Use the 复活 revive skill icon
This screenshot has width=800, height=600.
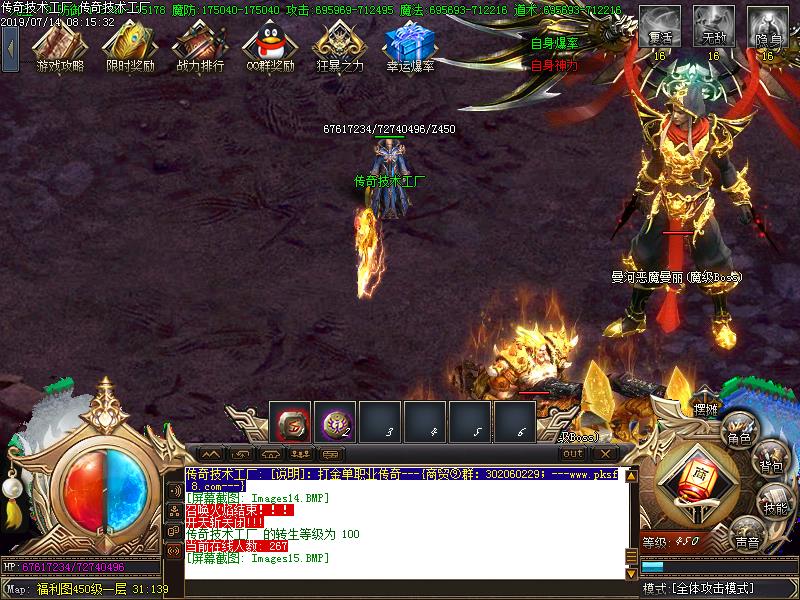(659, 27)
